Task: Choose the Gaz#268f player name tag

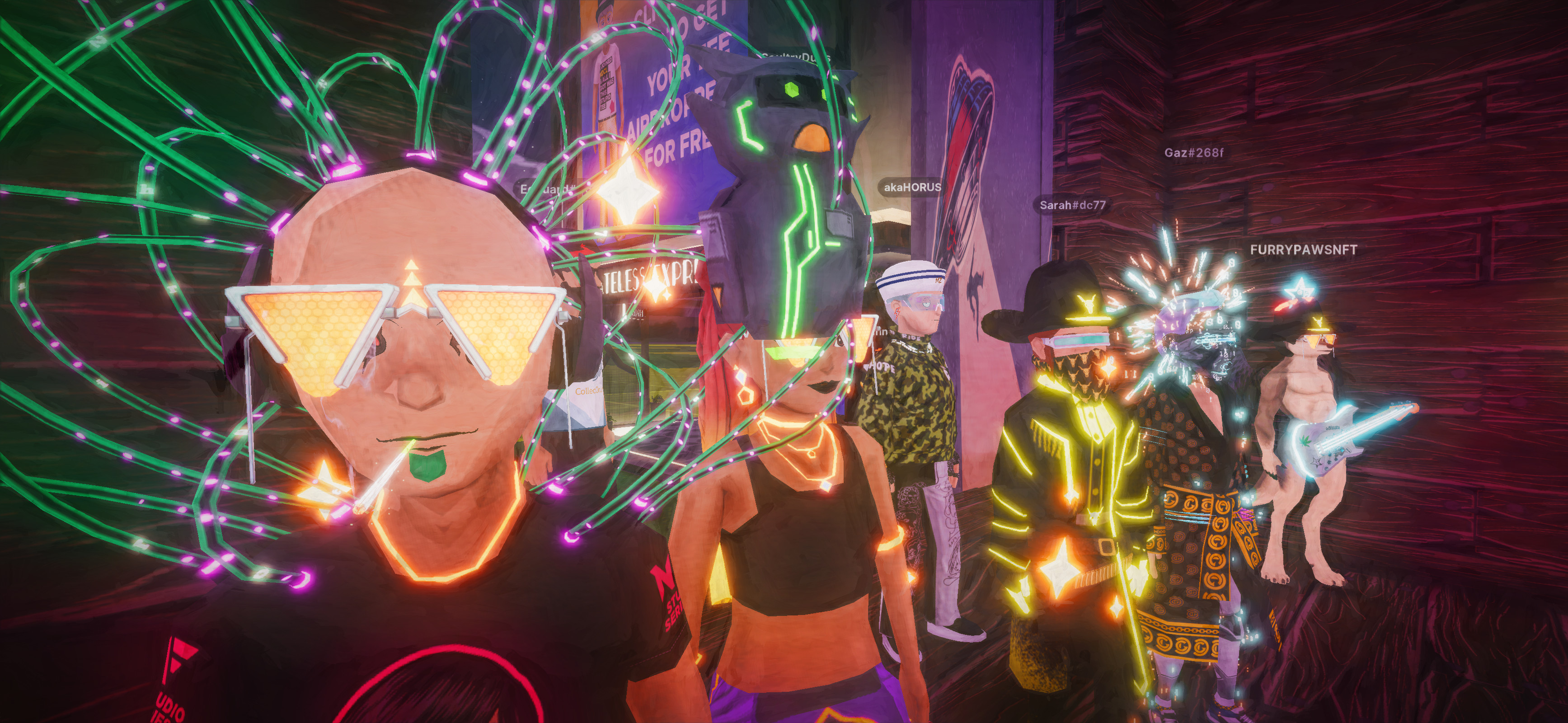Action: (1193, 152)
